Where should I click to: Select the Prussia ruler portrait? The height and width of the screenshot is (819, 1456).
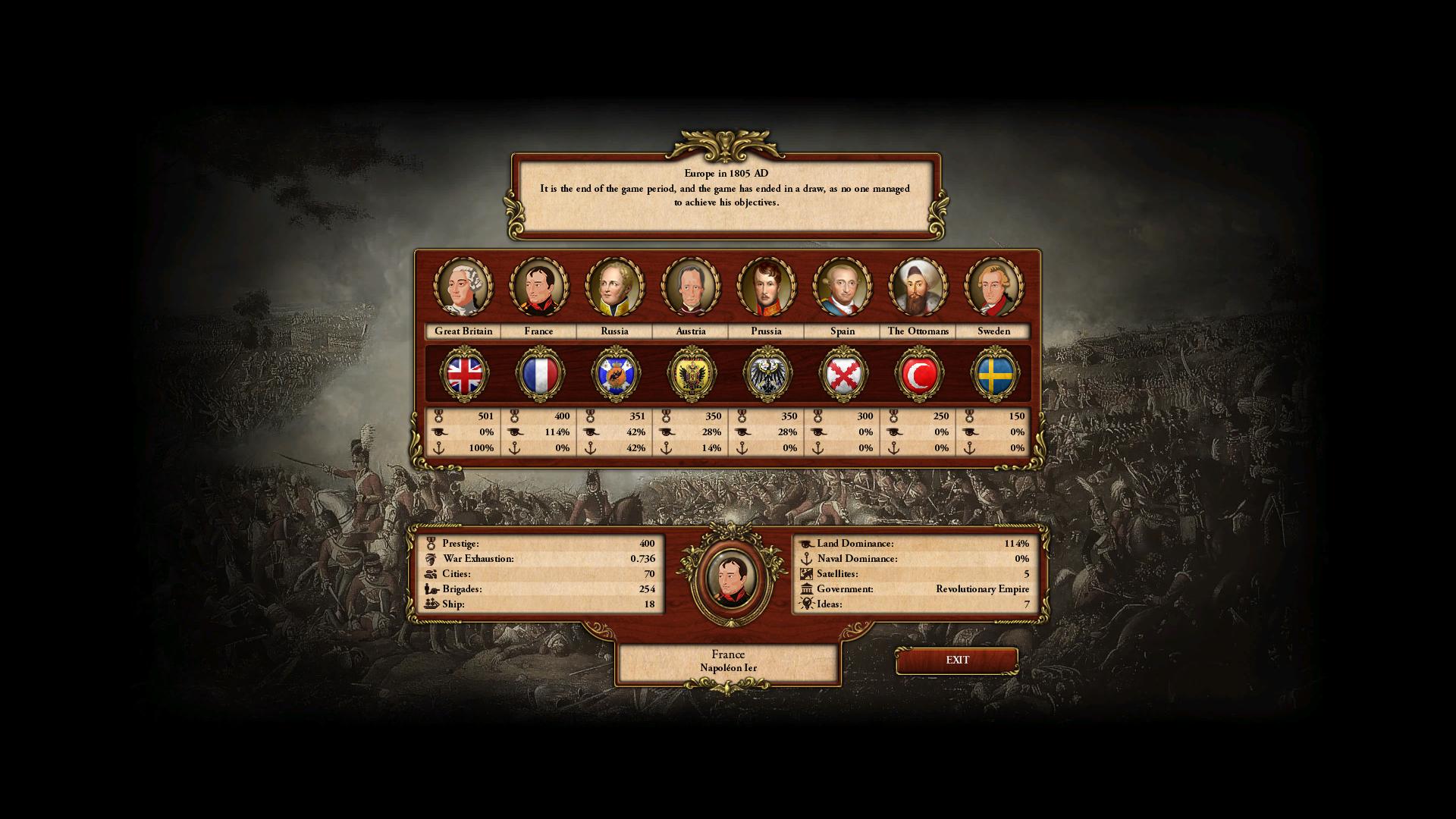coord(767,287)
